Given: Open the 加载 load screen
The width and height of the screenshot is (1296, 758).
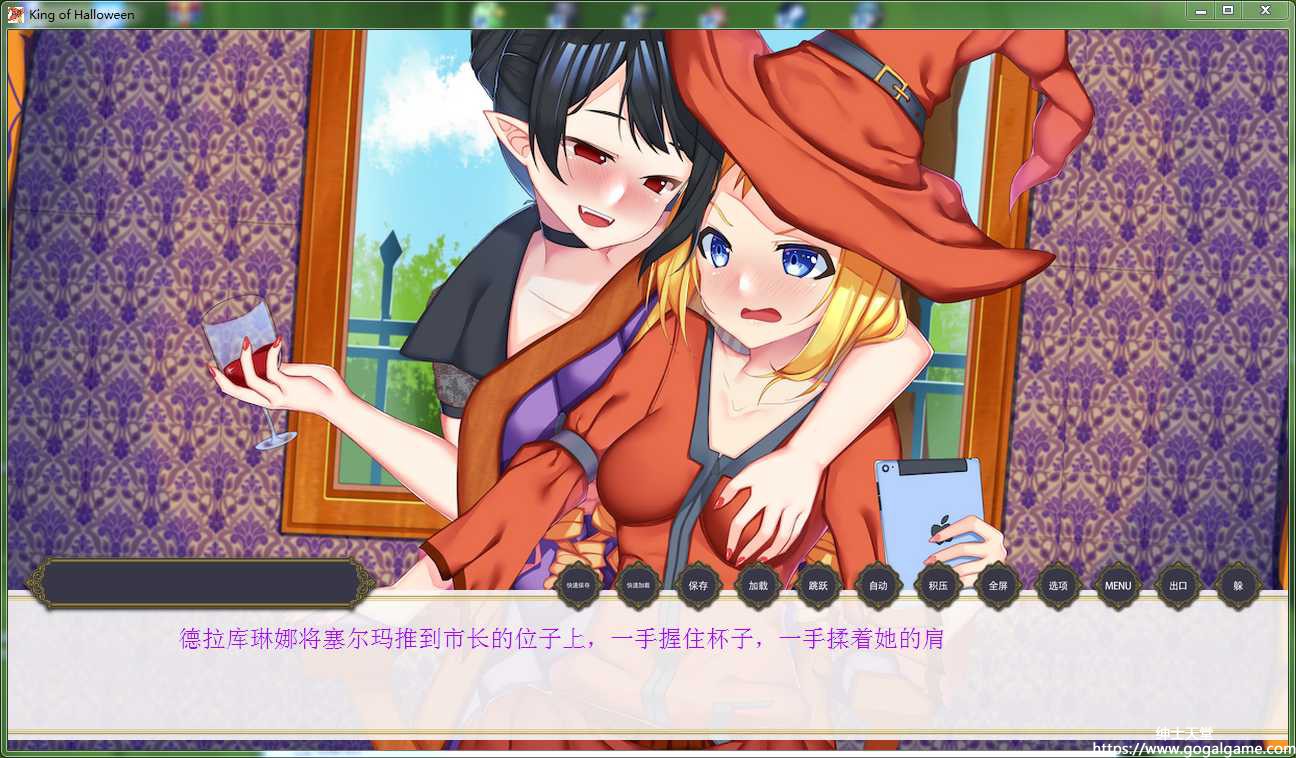Looking at the screenshot, I should click(758, 586).
